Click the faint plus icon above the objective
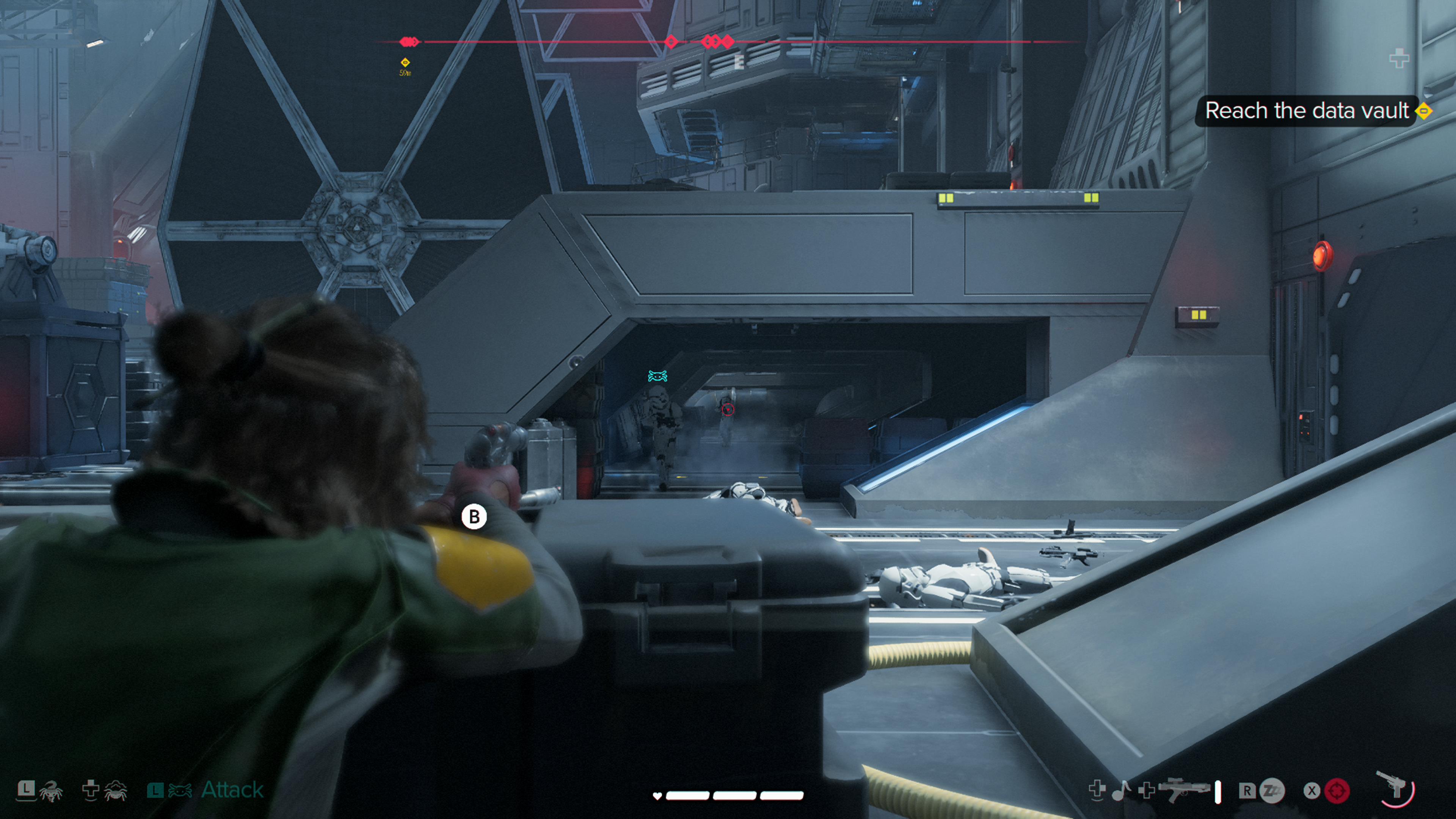This screenshot has height=819, width=1456. coord(1399,58)
